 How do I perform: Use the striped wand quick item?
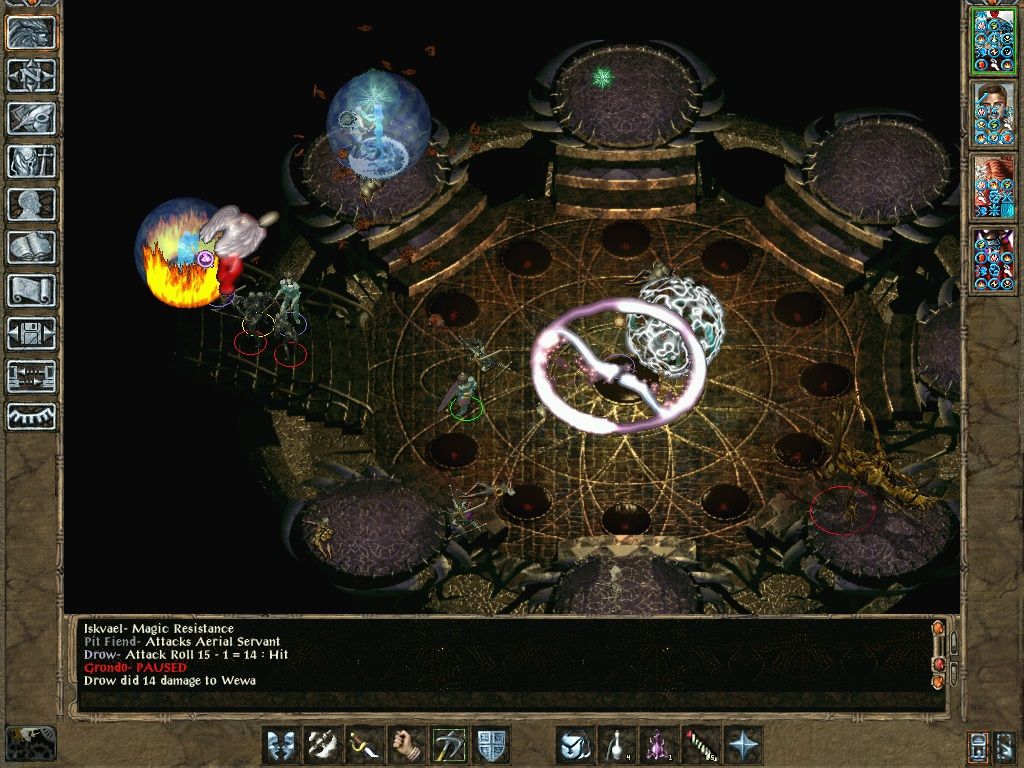701,745
